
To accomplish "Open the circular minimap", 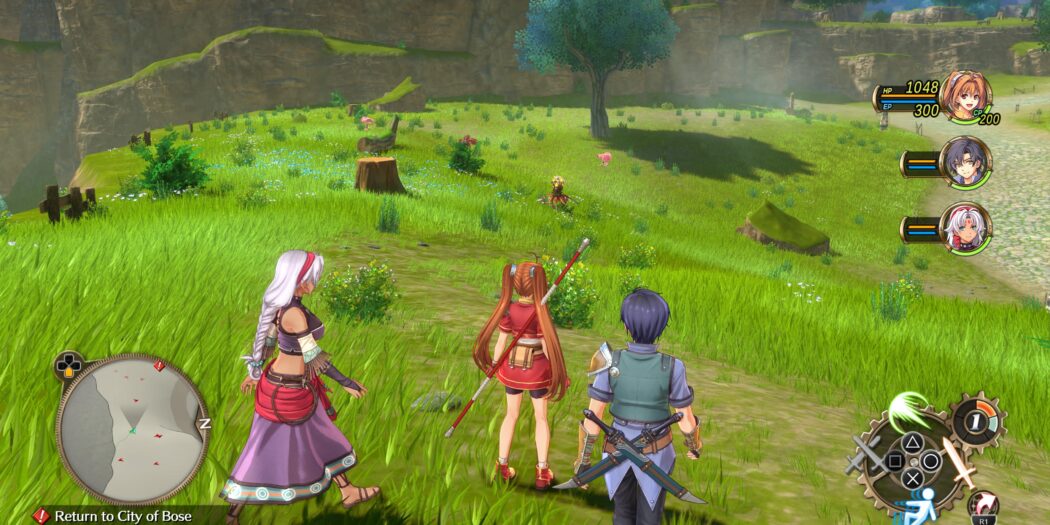I will (x=131, y=428).
